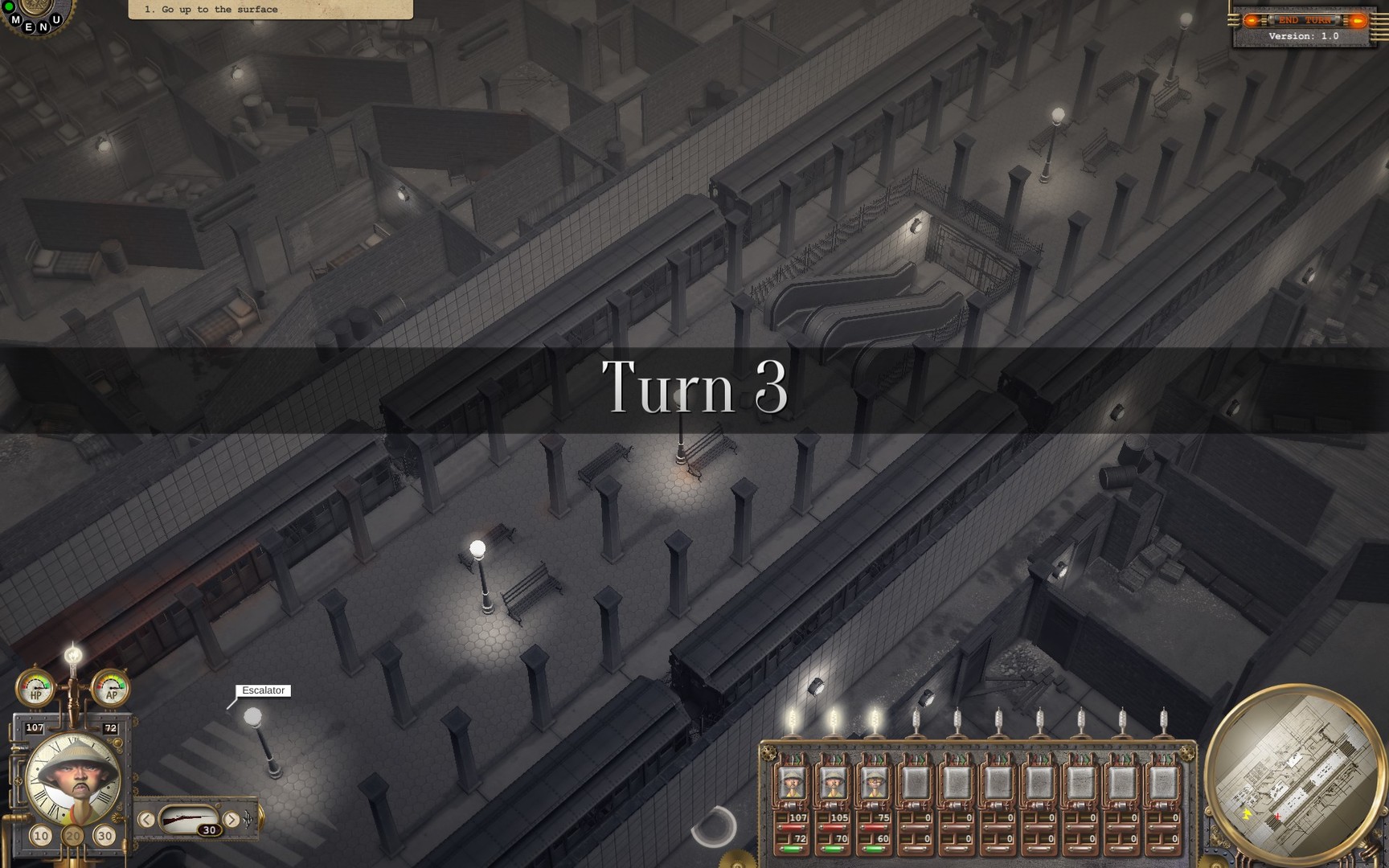The height and width of the screenshot is (868, 1389).
Task: Toggle the 30 AP reserve setting
Action: pyautogui.click(x=104, y=835)
